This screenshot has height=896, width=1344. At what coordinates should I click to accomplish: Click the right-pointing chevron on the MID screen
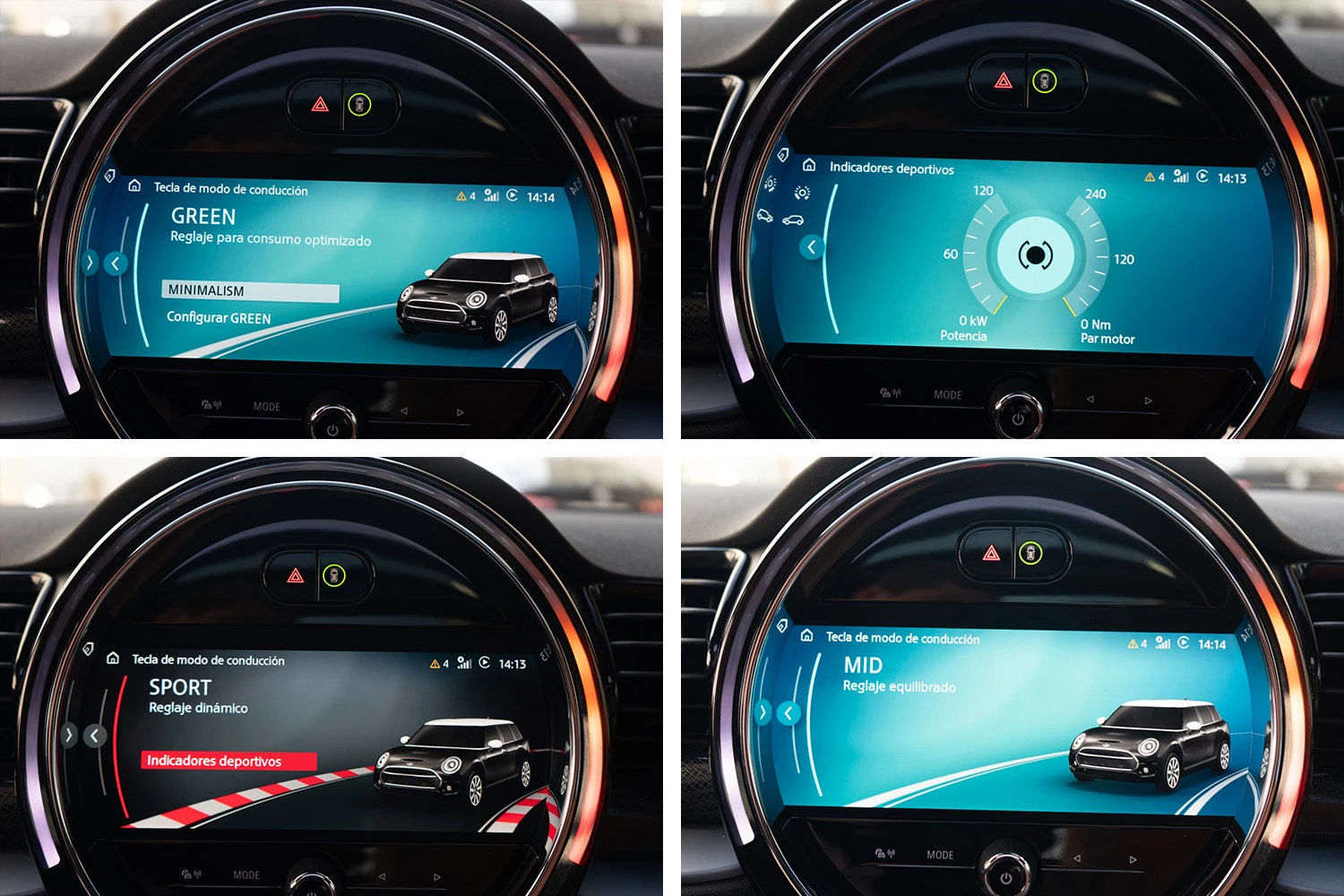click(762, 712)
